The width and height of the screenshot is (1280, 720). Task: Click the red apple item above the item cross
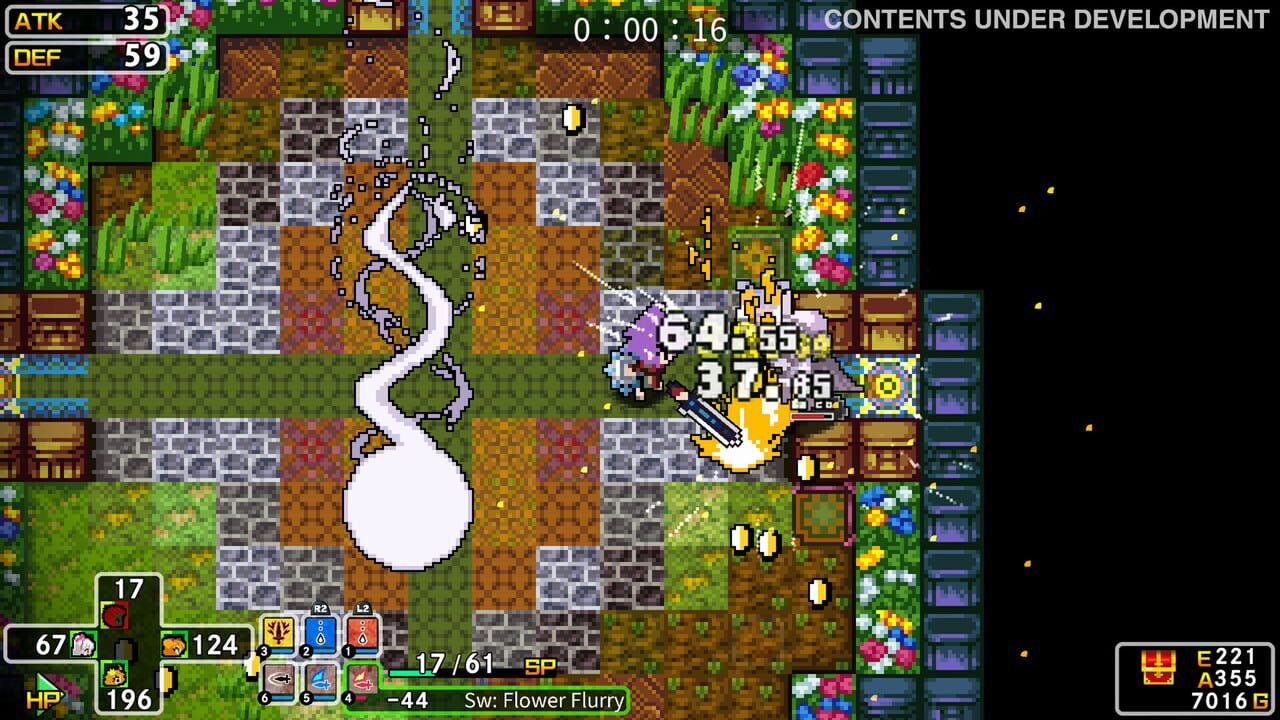coord(115,614)
